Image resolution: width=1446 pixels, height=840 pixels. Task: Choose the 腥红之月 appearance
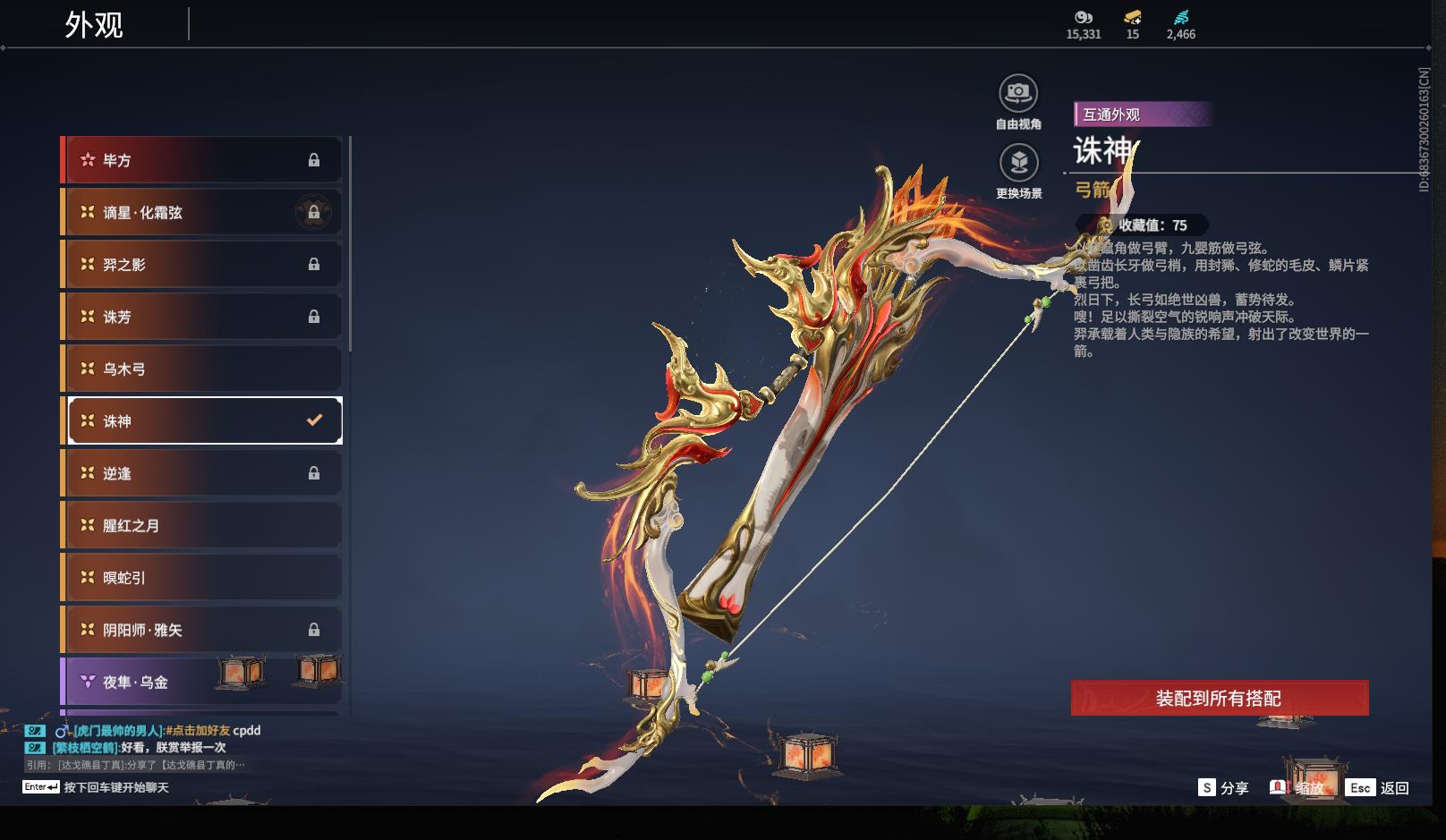(201, 525)
